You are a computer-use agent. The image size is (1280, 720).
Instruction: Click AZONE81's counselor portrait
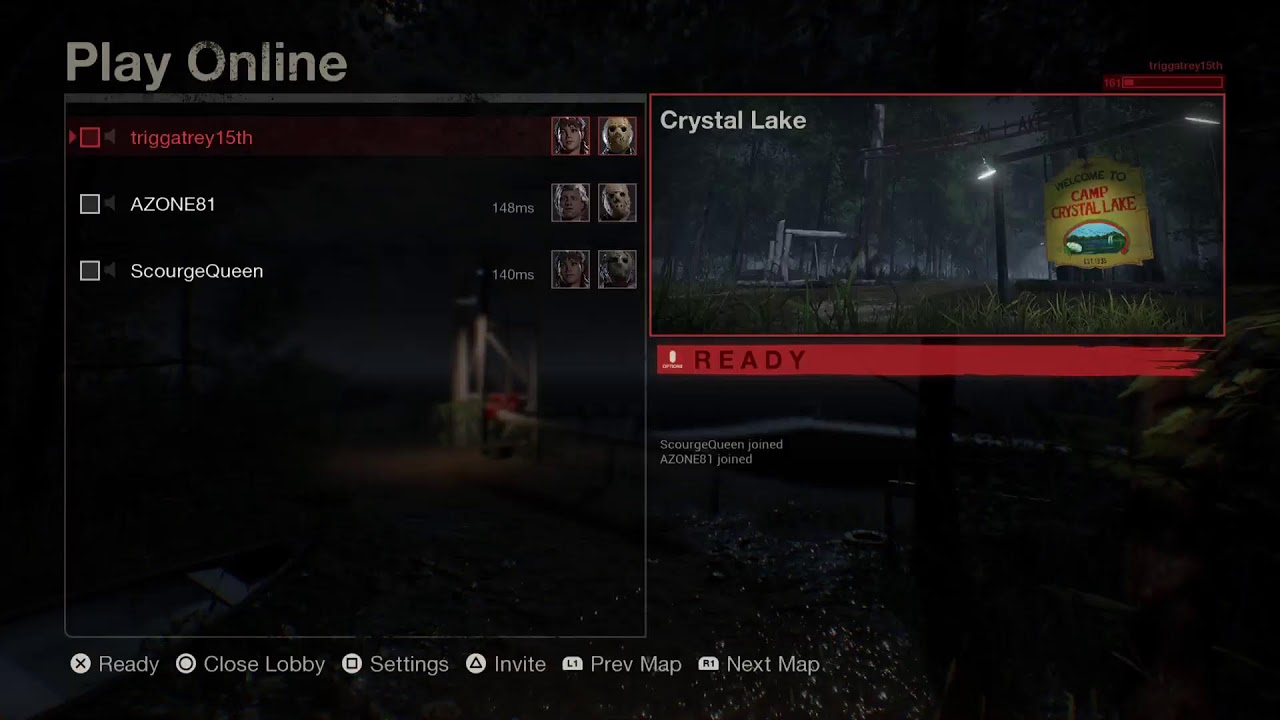coord(571,203)
